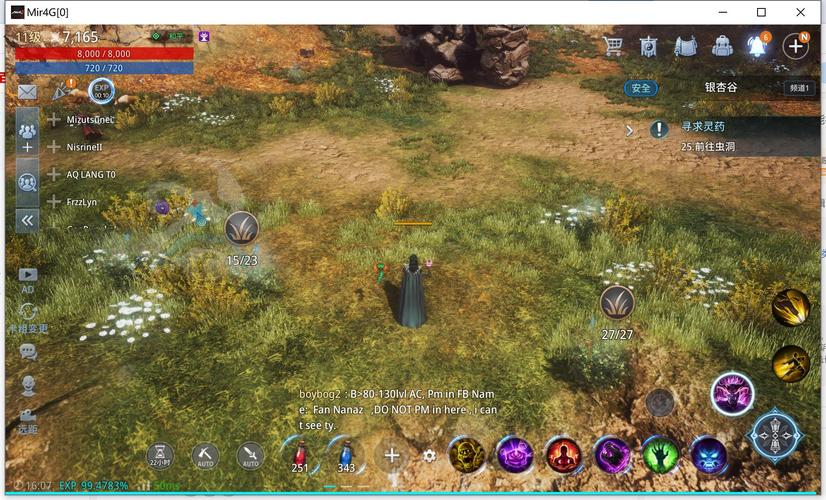Use the red health potion slot
The height and width of the screenshot is (500, 826).
300,455
